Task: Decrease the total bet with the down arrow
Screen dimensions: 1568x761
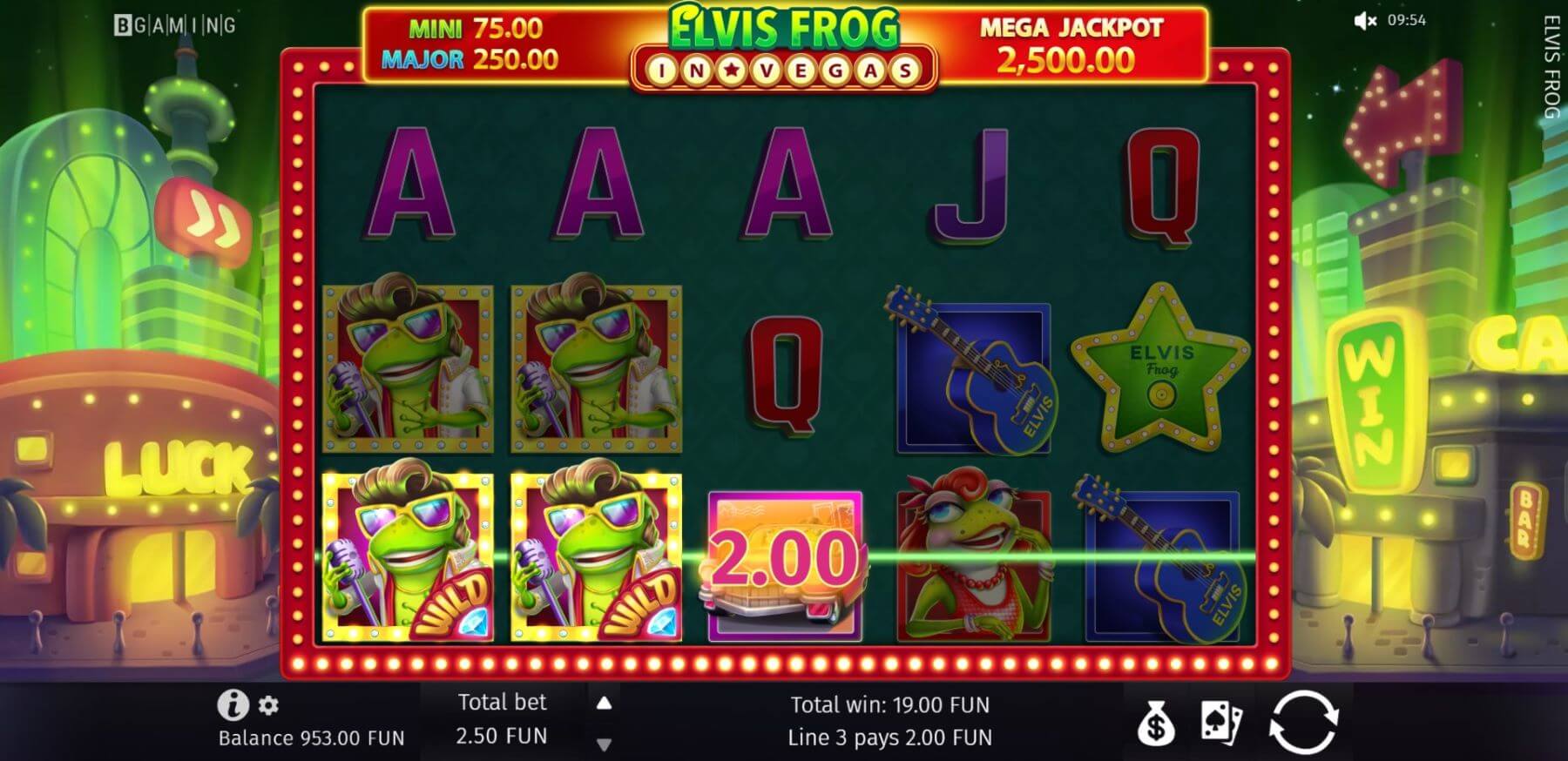Action: point(604,744)
